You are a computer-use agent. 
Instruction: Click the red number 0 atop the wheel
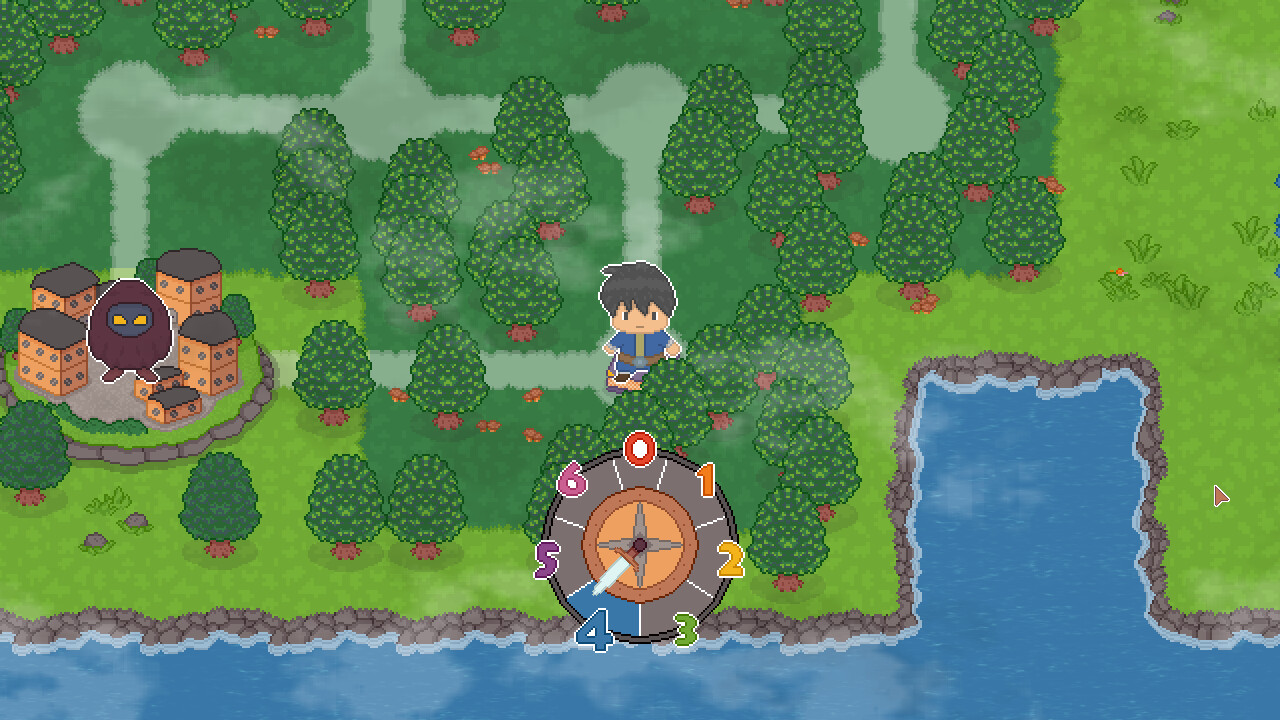coord(641,447)
